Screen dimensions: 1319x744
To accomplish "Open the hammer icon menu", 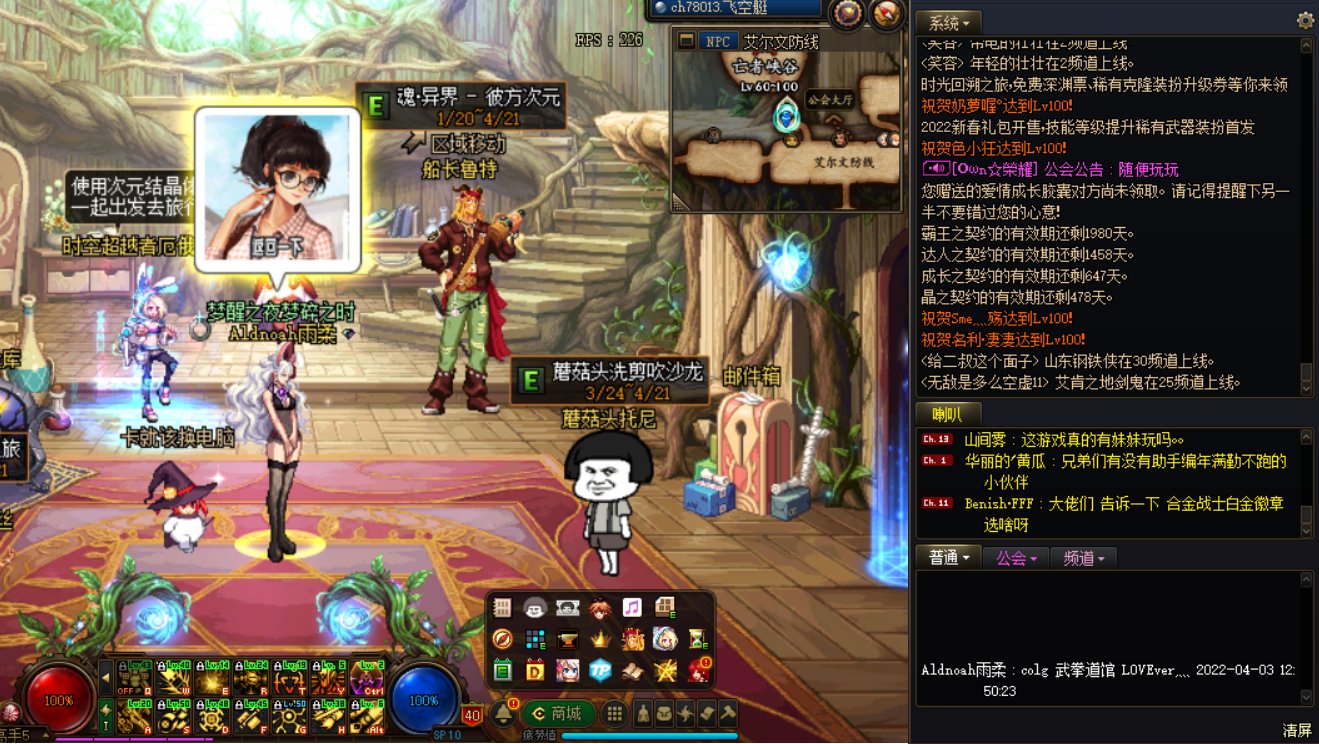I will (729, 714).
